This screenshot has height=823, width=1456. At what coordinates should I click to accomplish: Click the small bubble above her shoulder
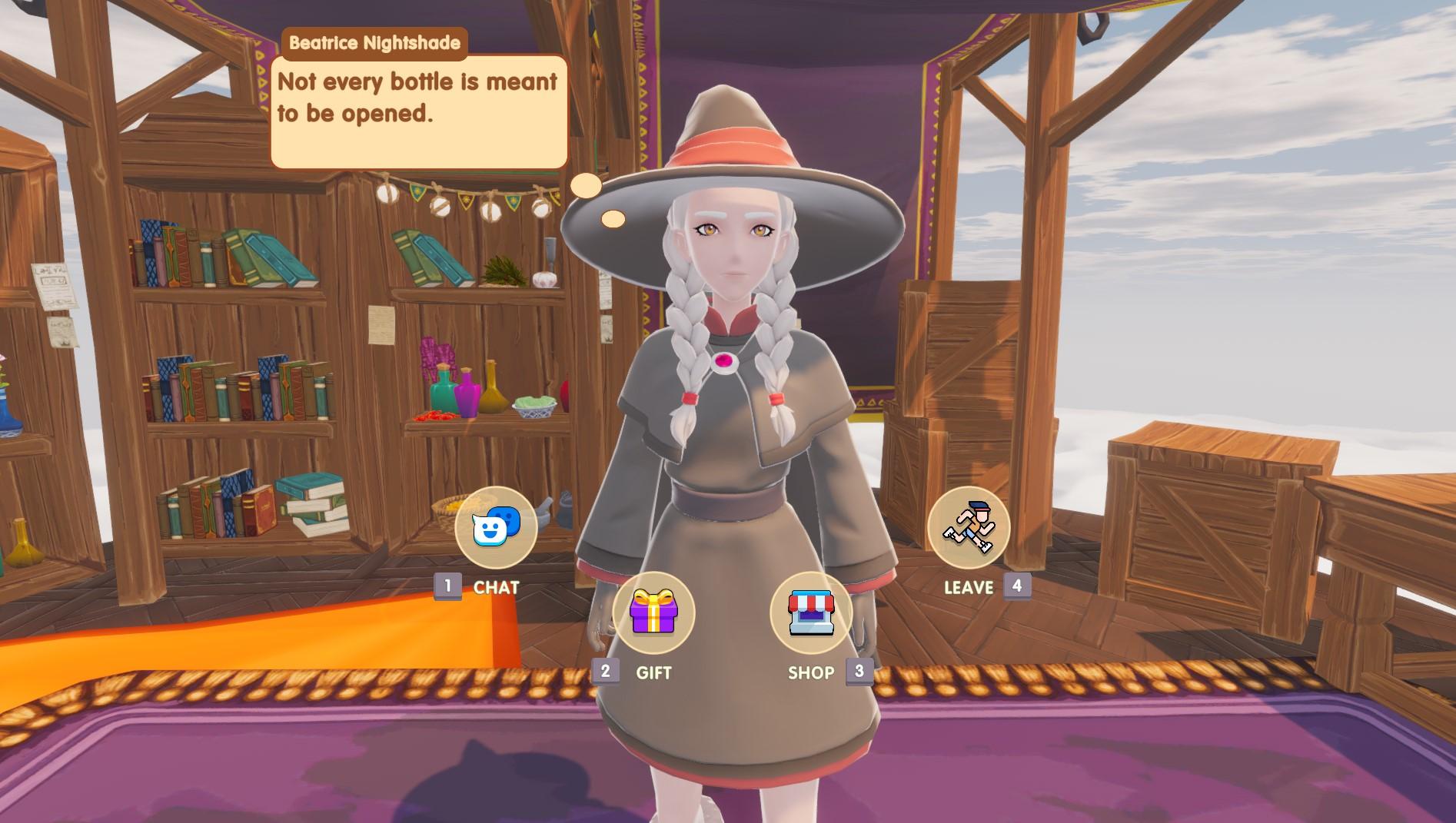[x=613, y=219]
